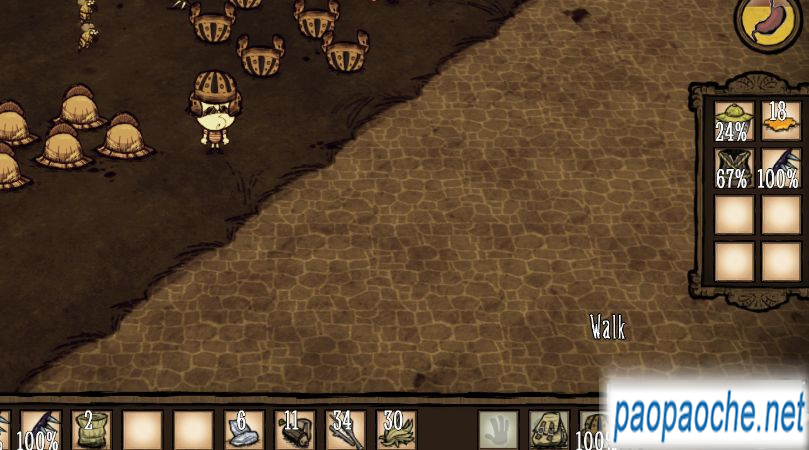This screenshot has height=450, width=809.
Task: Pick up the 34 twigs stack
Action: 345,430
